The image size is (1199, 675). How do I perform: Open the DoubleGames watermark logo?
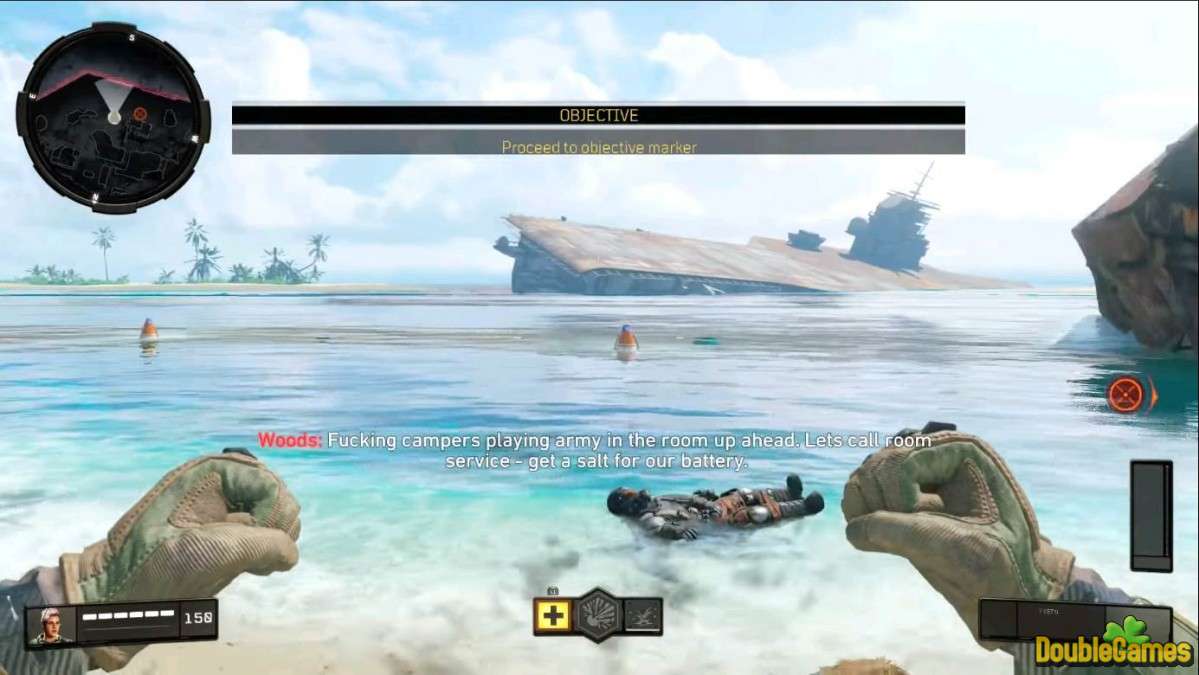tap(1114, 648)
